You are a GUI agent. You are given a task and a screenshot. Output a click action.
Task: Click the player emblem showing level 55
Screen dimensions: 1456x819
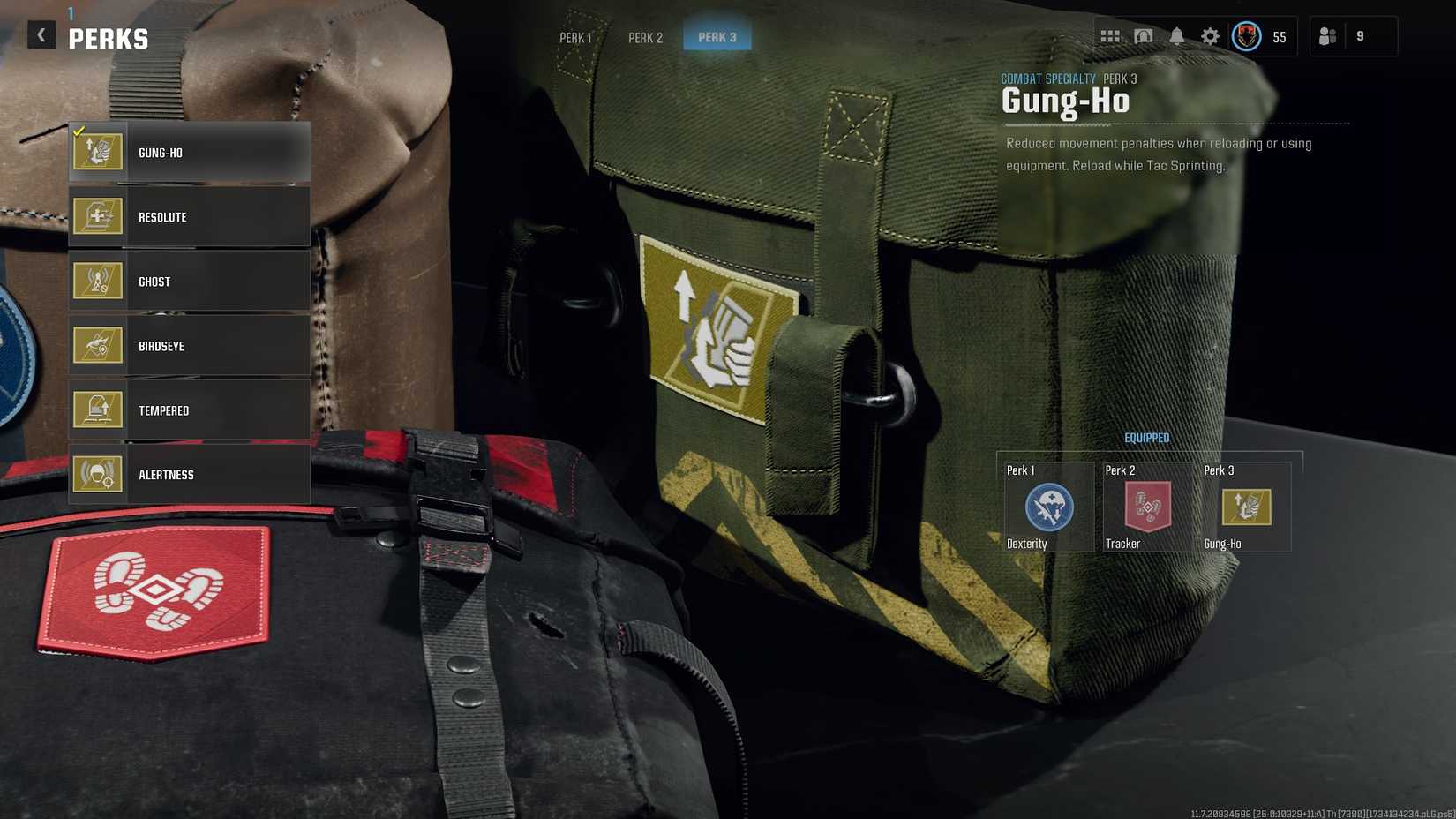pyautogui.click(x=1245, y=37)
